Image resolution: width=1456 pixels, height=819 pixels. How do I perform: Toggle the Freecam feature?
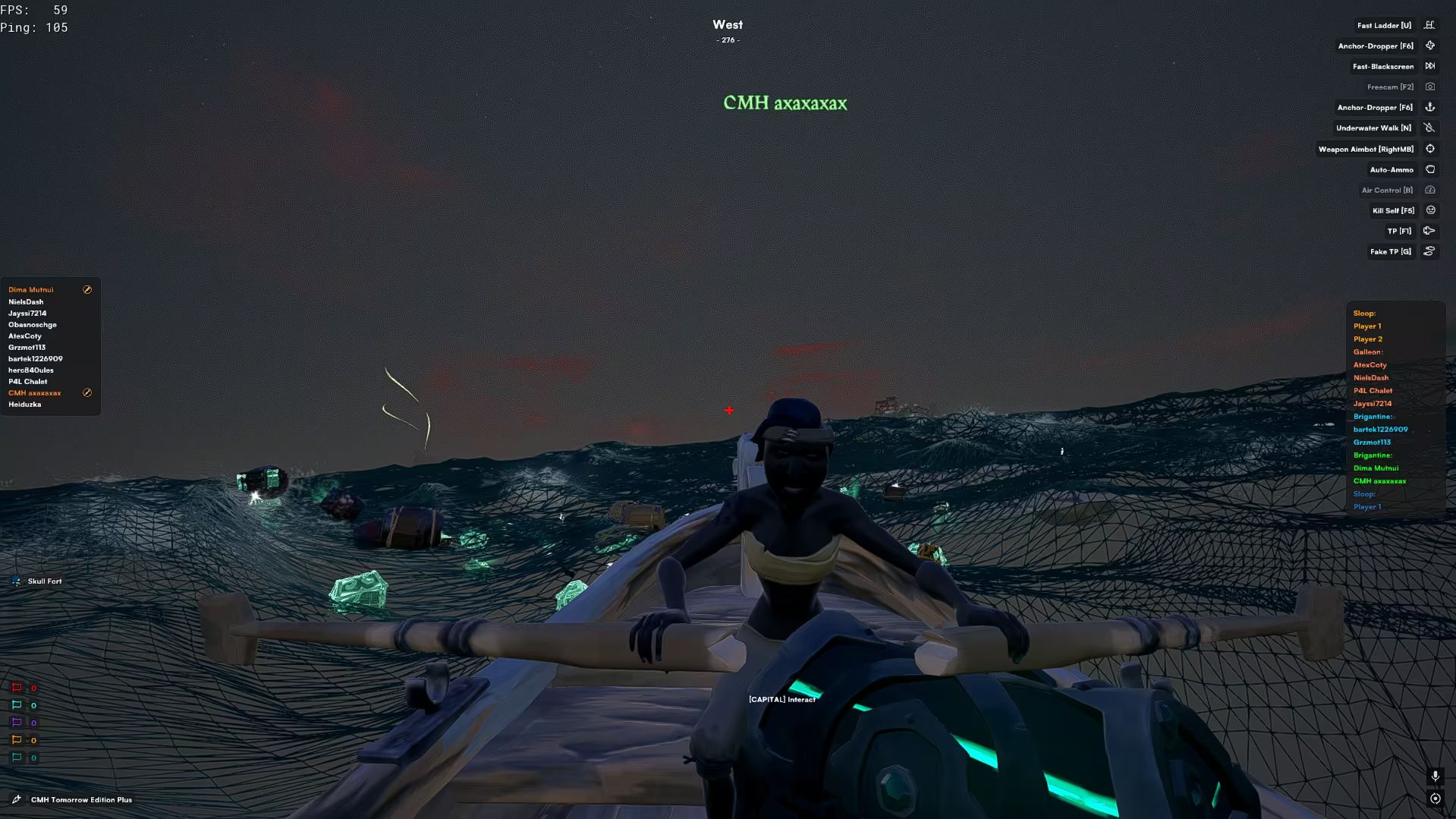(1390, 87)
